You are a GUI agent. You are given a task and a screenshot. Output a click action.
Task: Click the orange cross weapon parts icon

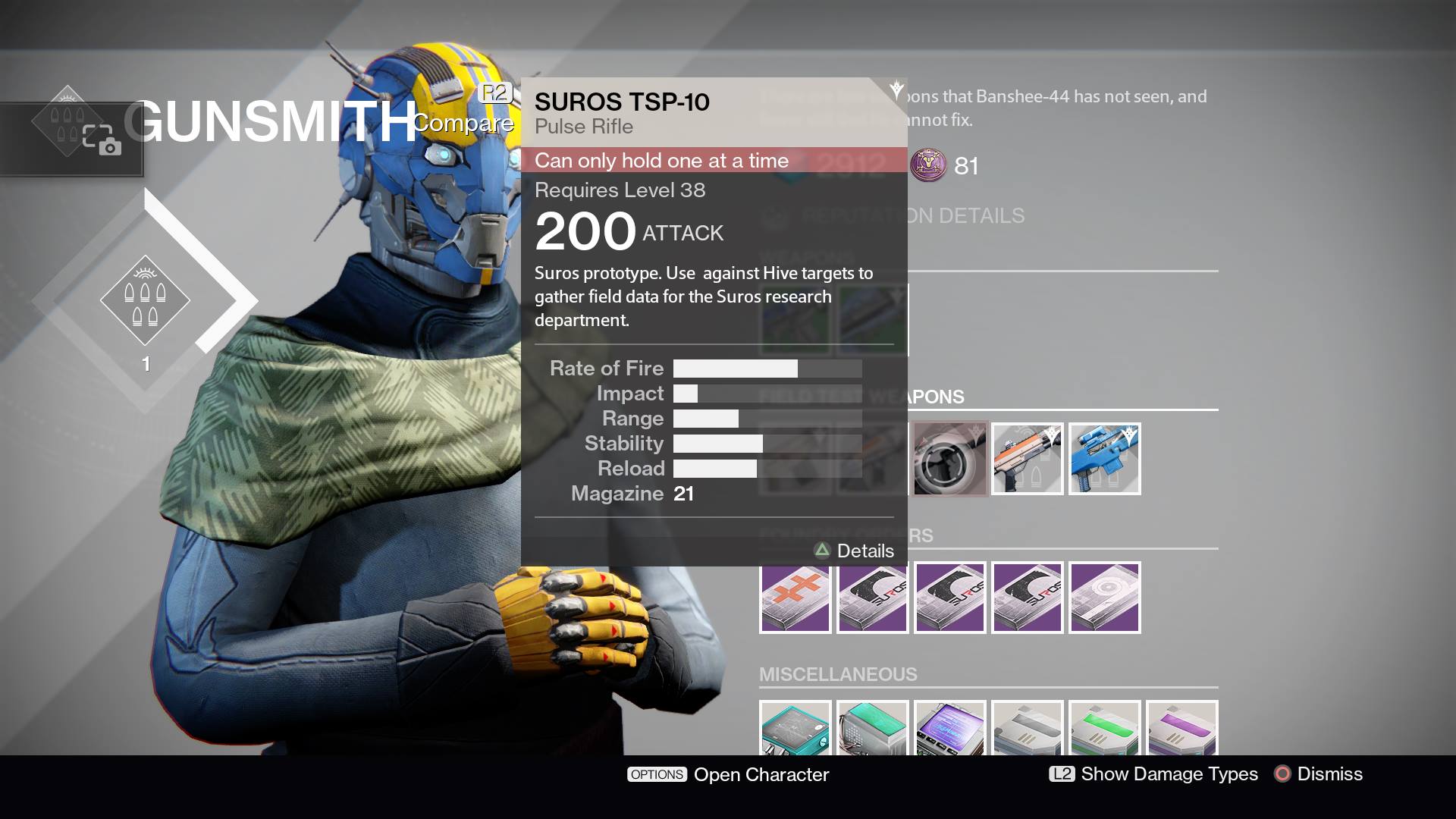coord(795,597)
